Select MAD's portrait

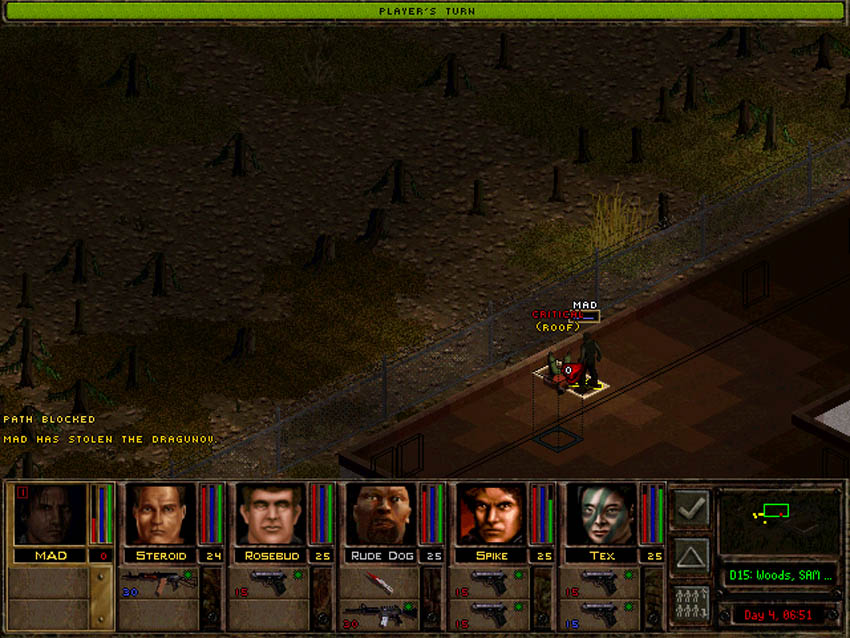pyautogui.click(x=48, y=515)
